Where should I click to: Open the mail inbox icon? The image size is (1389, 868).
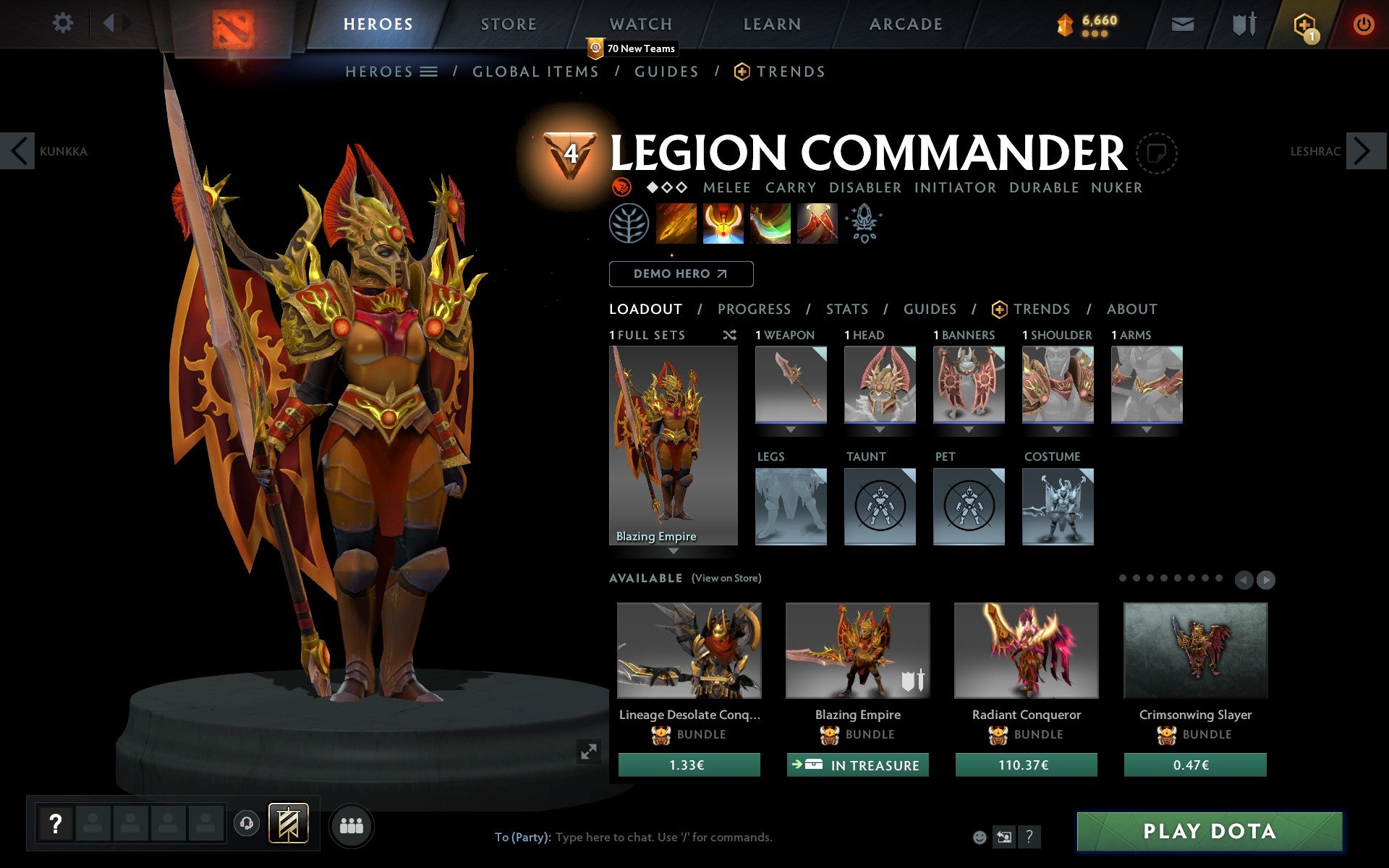click(x=1182, y=23)
